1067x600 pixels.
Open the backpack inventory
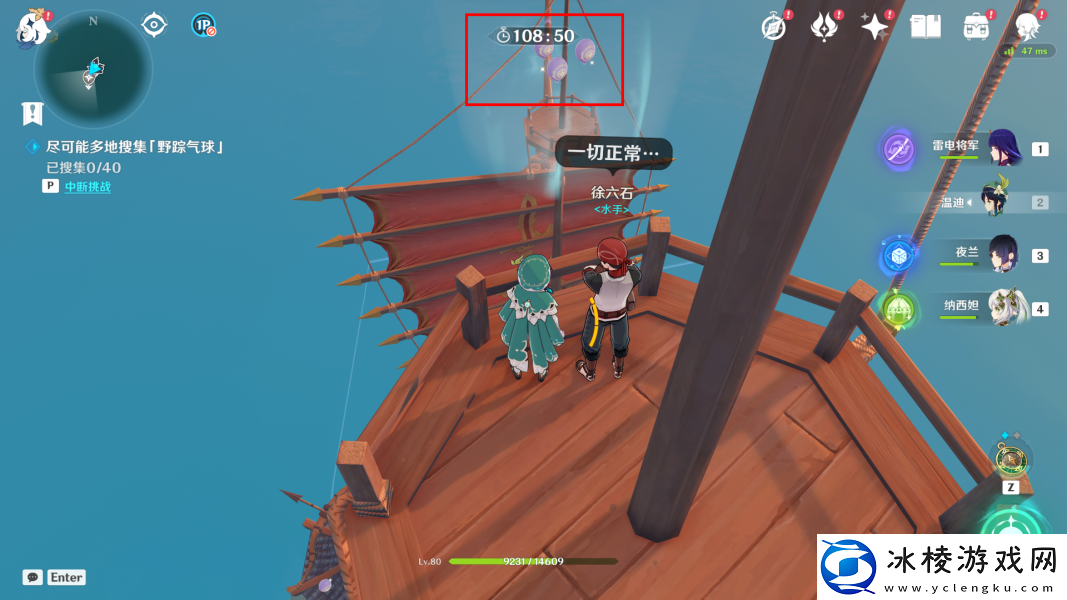975,27
